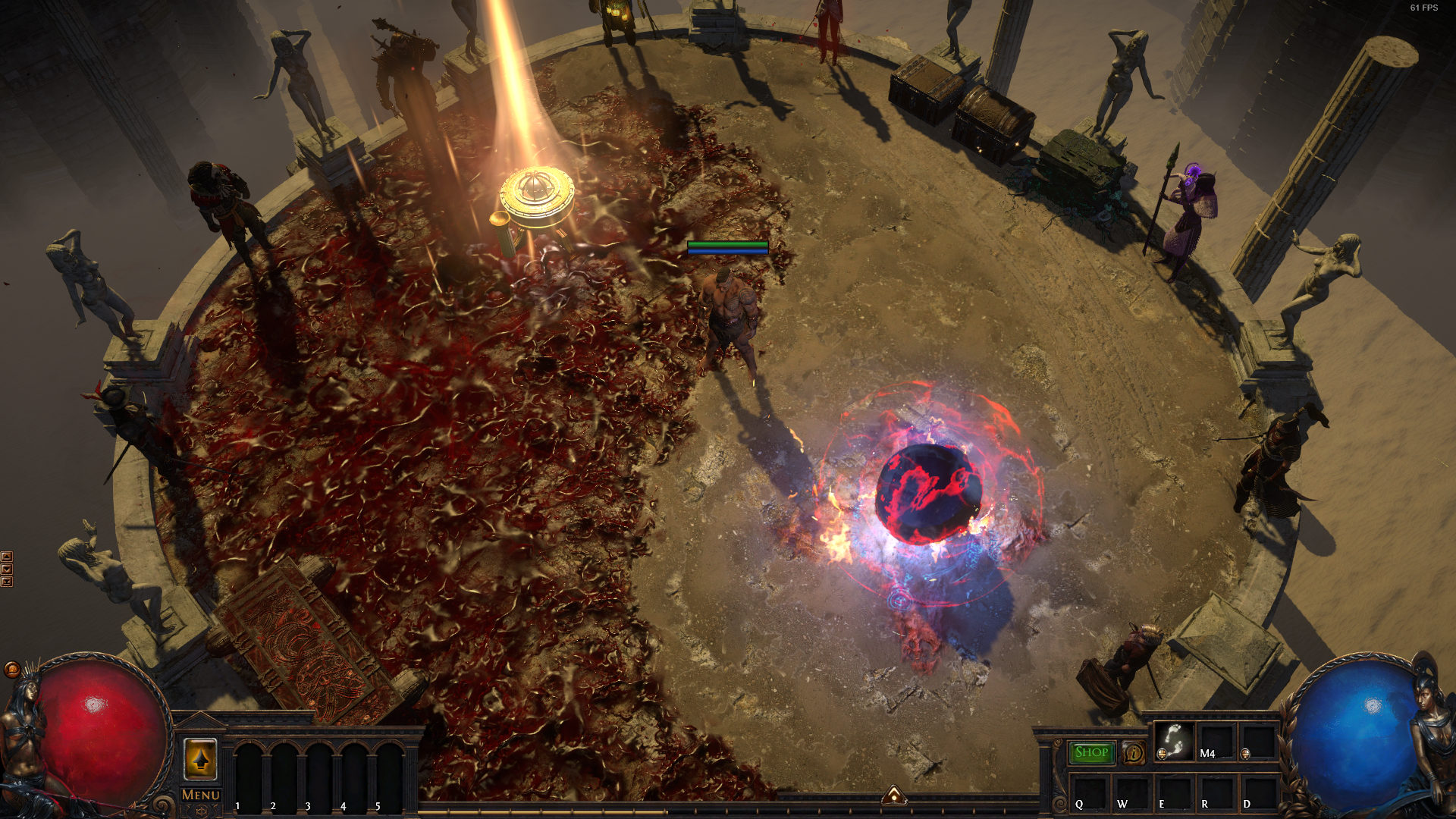Open the orange info speech-bubble icon
This screenshot has width=1456, height=819.
[x=1133, y=752]
